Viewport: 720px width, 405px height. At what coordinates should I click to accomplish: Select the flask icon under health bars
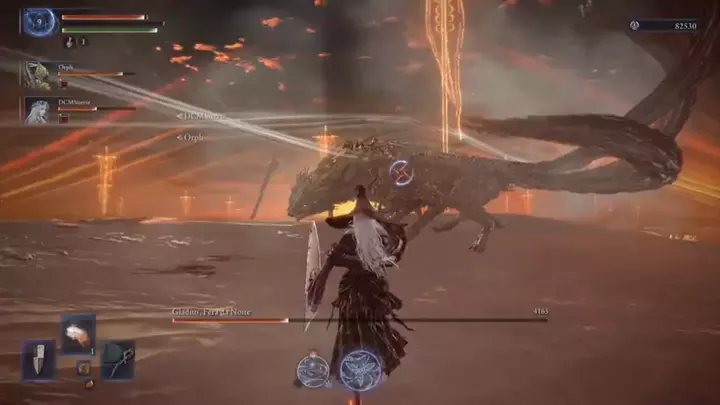coord(67,42)
